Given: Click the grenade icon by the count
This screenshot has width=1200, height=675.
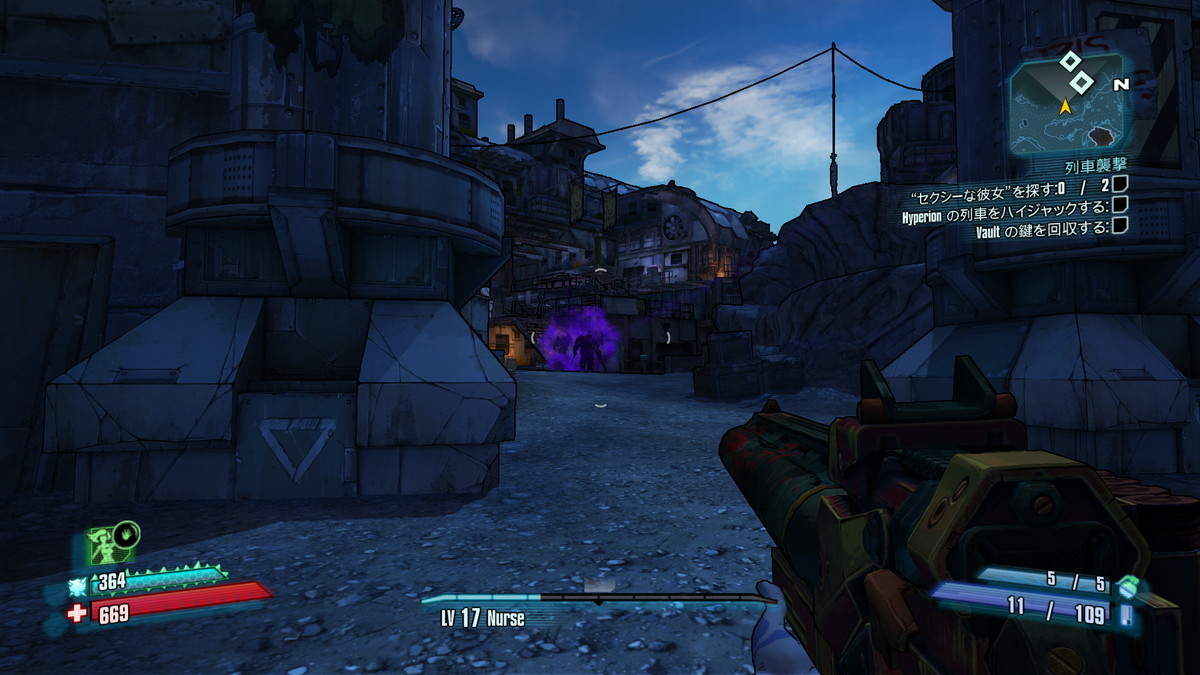Looking at the screenshot, I should click(x=1128, y=584).
